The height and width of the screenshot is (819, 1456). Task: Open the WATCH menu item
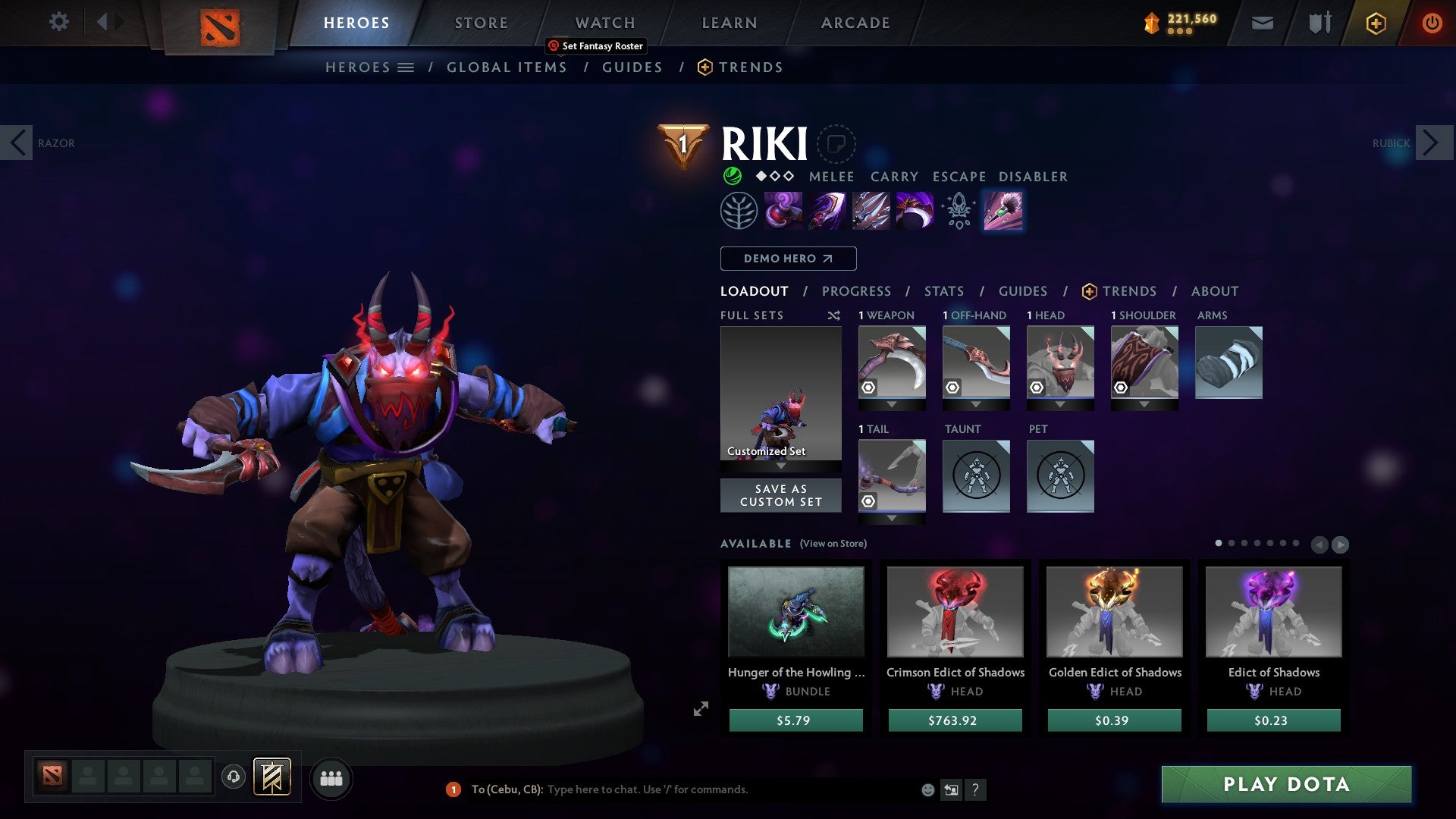(x=604, y=22)
